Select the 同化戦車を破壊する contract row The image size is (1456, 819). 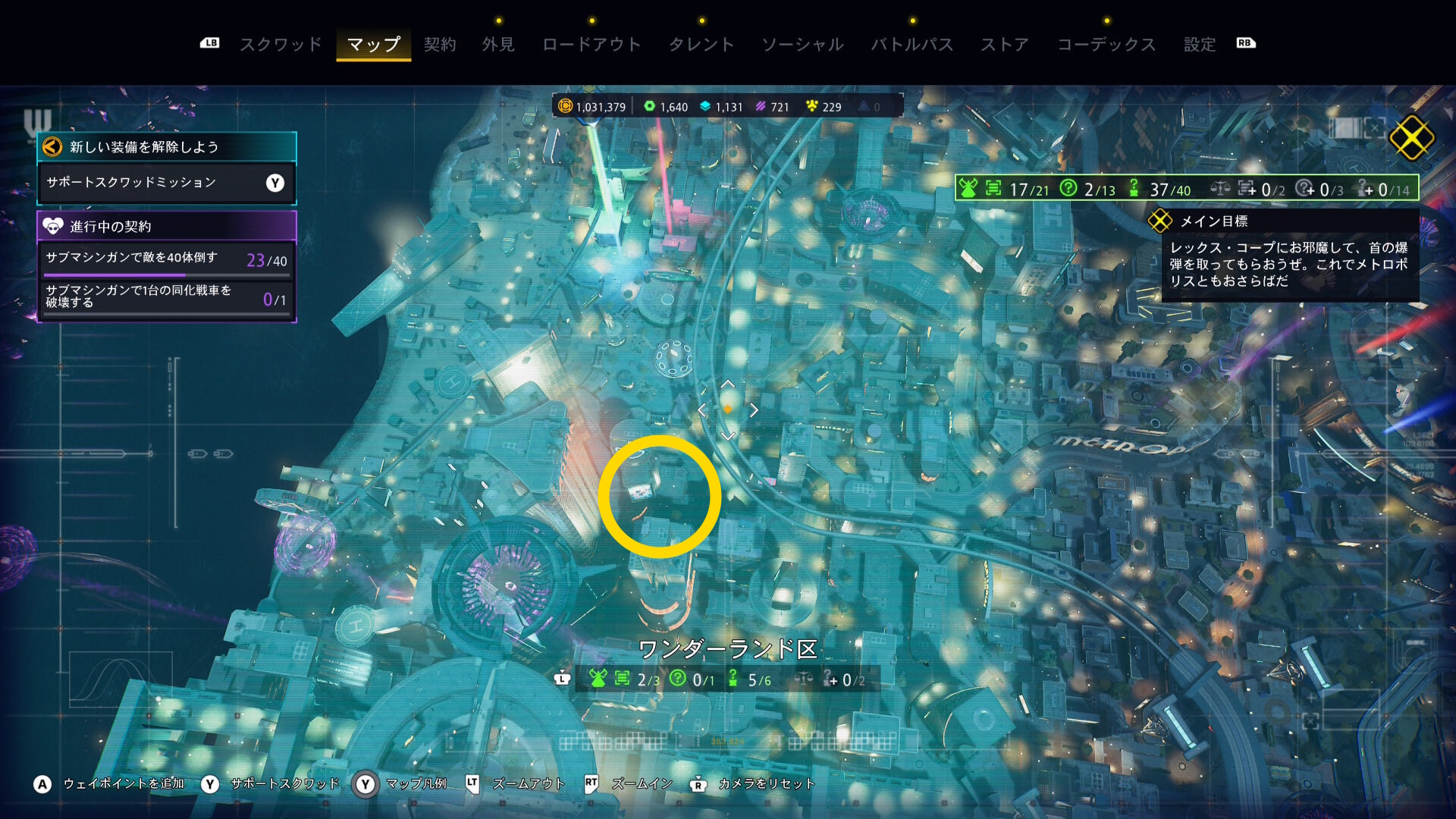point(166,297)
